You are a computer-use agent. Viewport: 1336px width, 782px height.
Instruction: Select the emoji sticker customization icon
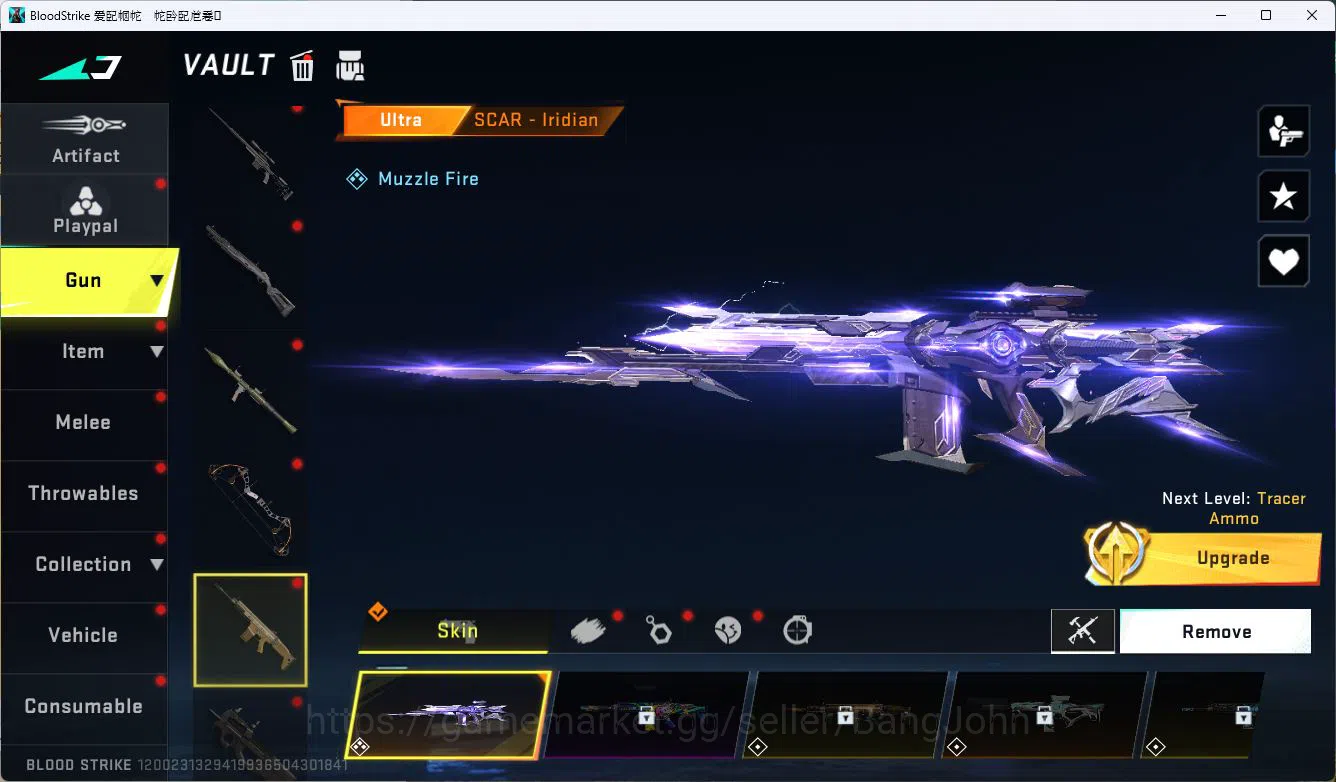pyautogui.click(x=728, y=630)
